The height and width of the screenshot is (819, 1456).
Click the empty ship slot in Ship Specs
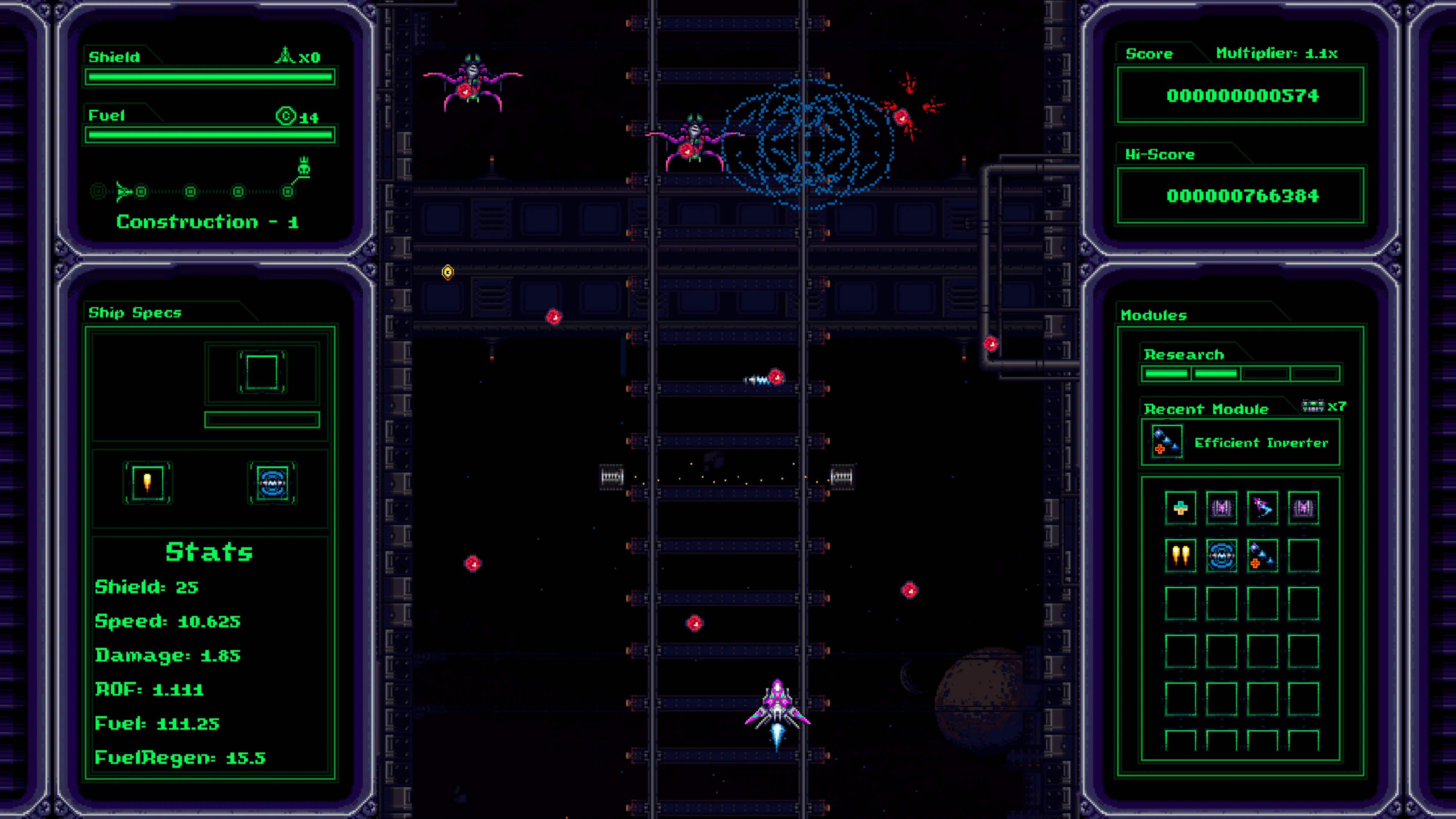click(262, 371)
